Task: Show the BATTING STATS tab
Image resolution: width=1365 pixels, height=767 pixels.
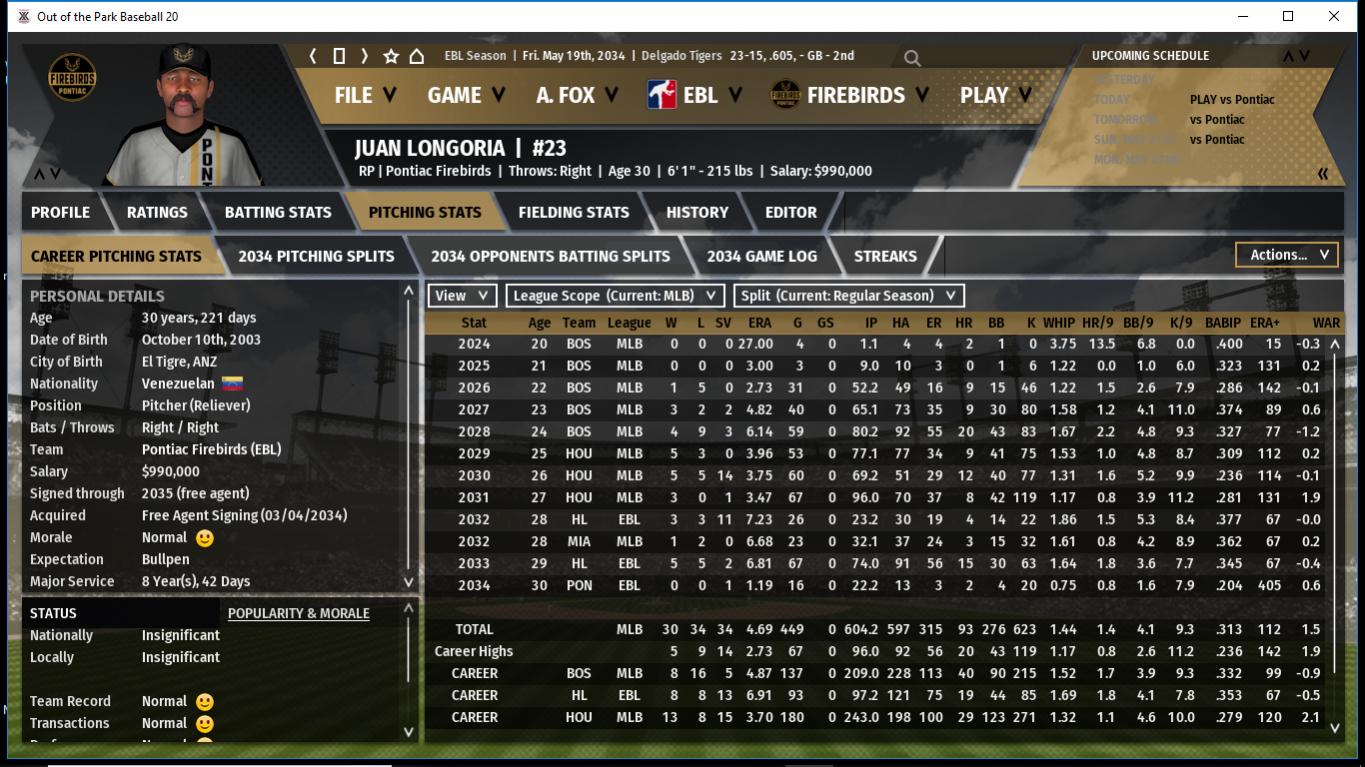Action: 277,212
